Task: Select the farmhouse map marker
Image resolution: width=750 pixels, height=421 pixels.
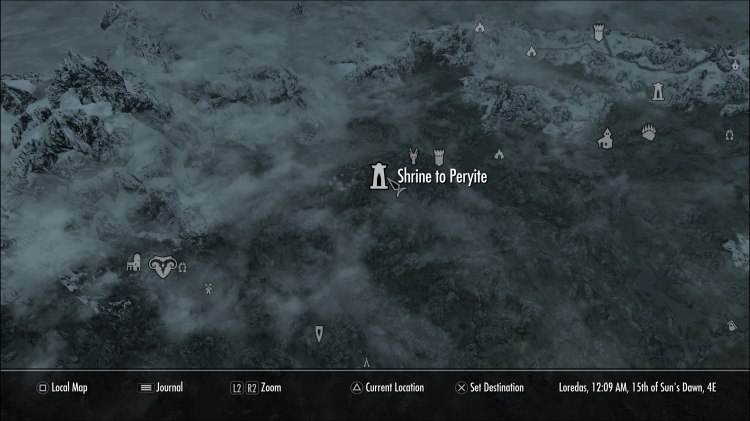Action: [x=606, y=139]
